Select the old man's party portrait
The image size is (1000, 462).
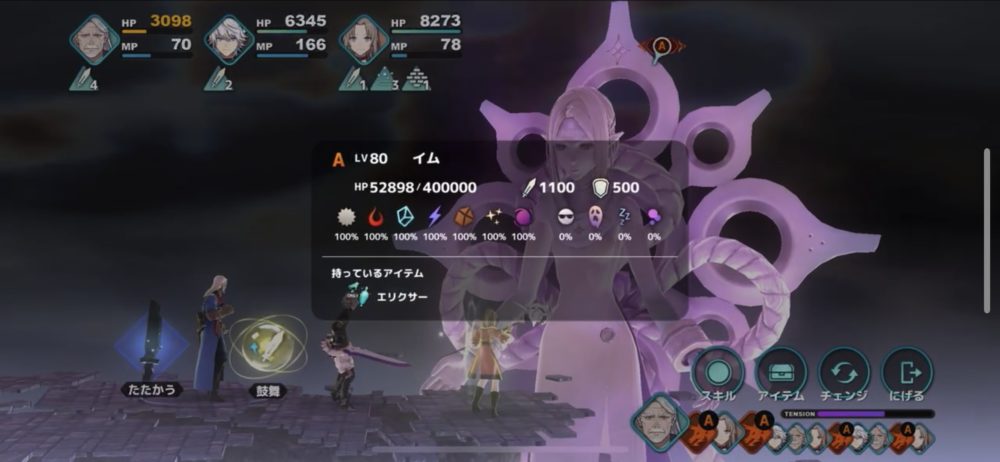[94, 39]
